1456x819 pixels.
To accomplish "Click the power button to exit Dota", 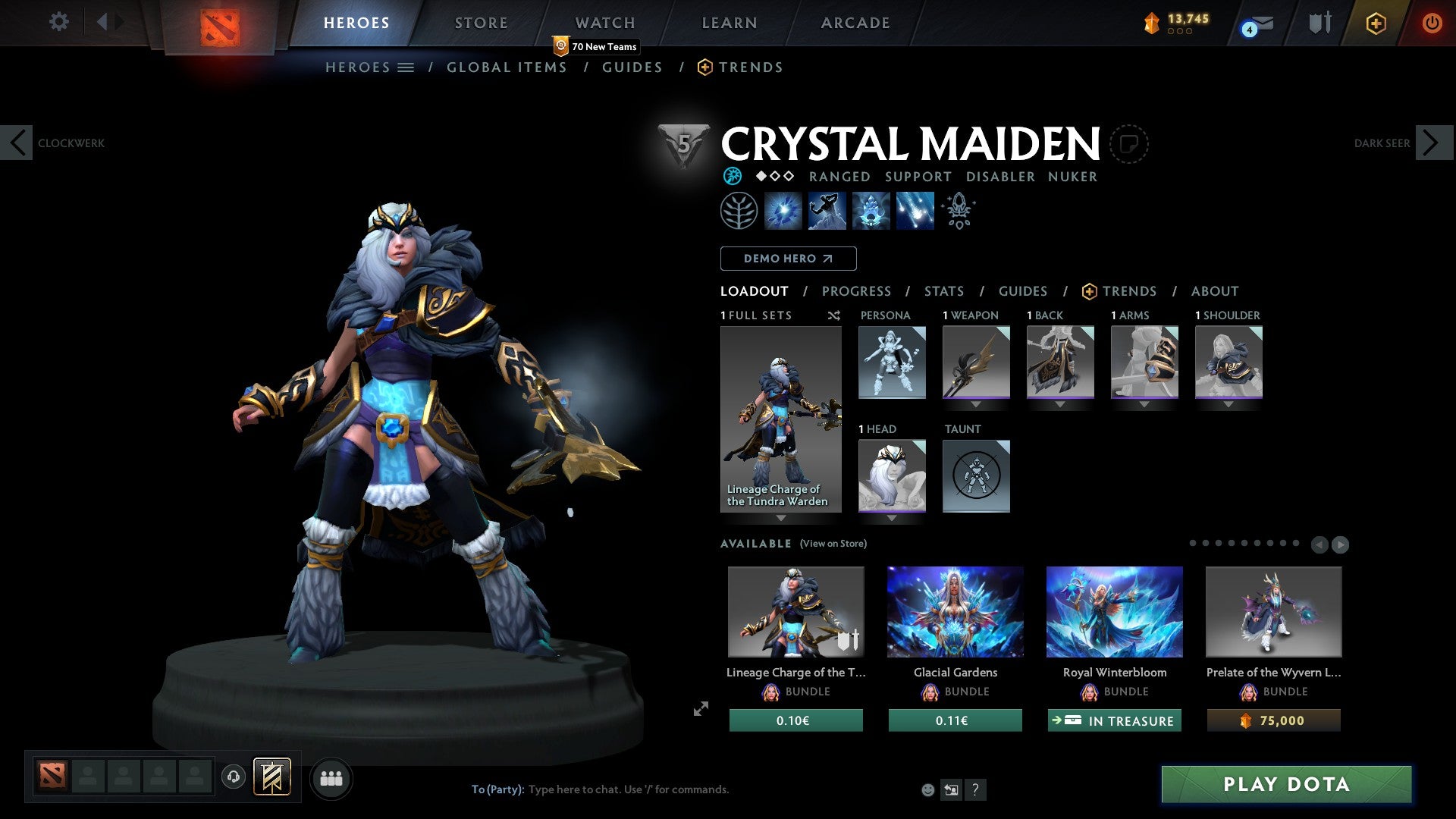I will 1432,23.
